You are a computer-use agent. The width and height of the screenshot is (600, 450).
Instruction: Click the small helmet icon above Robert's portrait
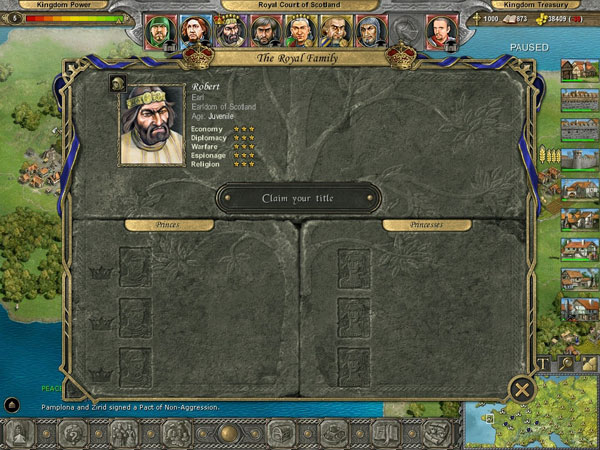(x=117, y=82)
